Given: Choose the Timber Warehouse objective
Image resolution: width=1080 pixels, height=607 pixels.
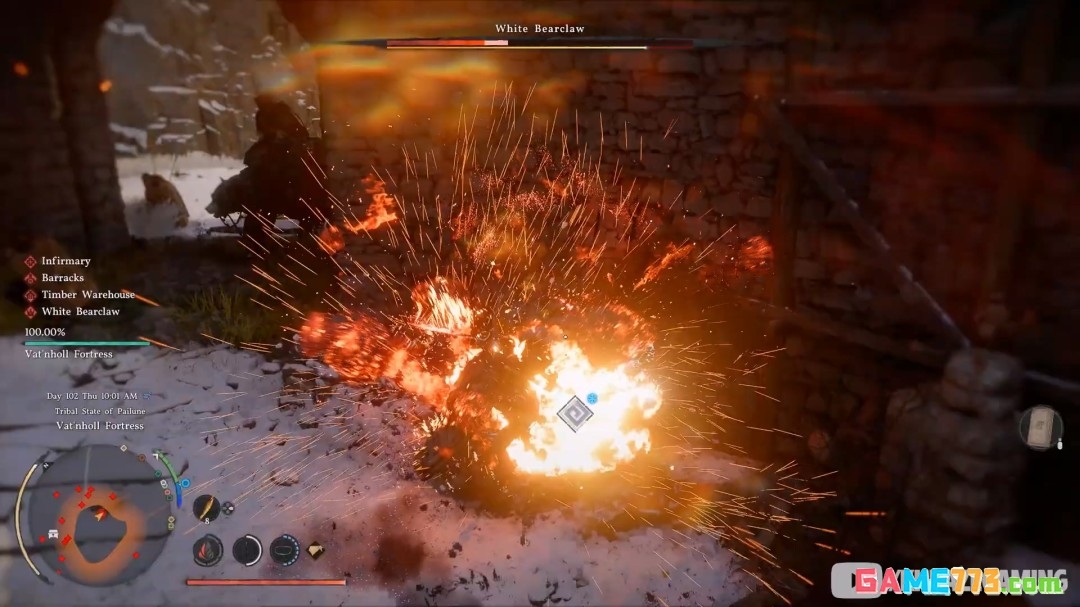Looking at the screenshot, I should (x=87, y=295).
